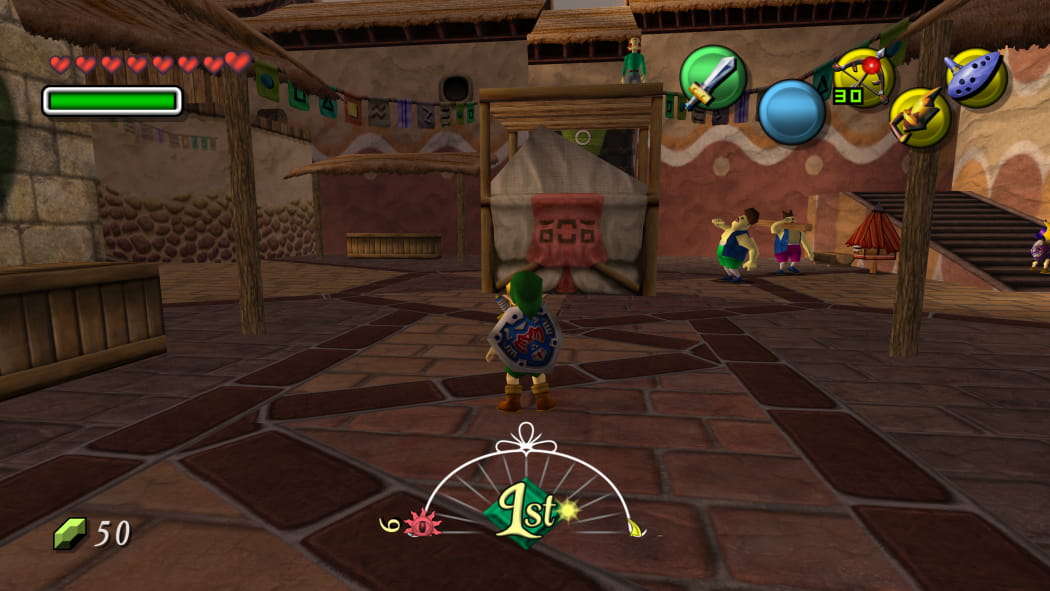
Task: Play the blue Ocarina of Time
Action: [x=974, y=77]
